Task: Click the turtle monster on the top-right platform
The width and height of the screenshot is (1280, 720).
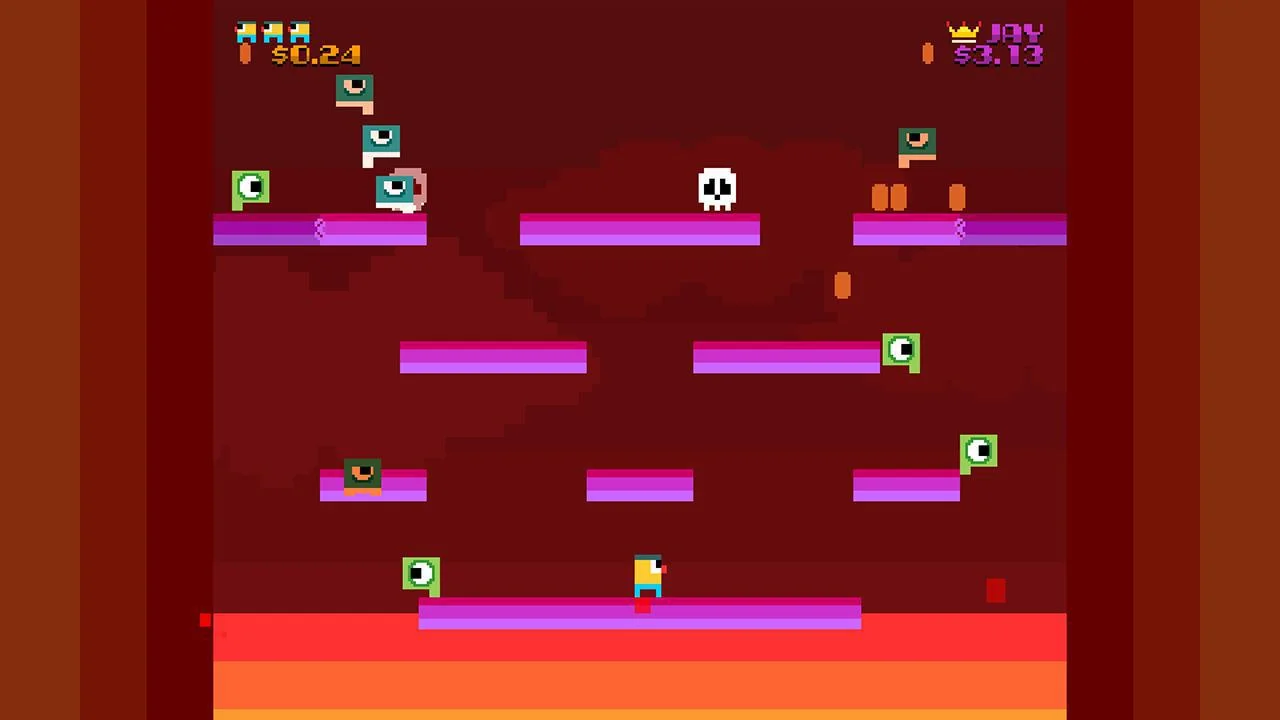Action: click(917, 141)
